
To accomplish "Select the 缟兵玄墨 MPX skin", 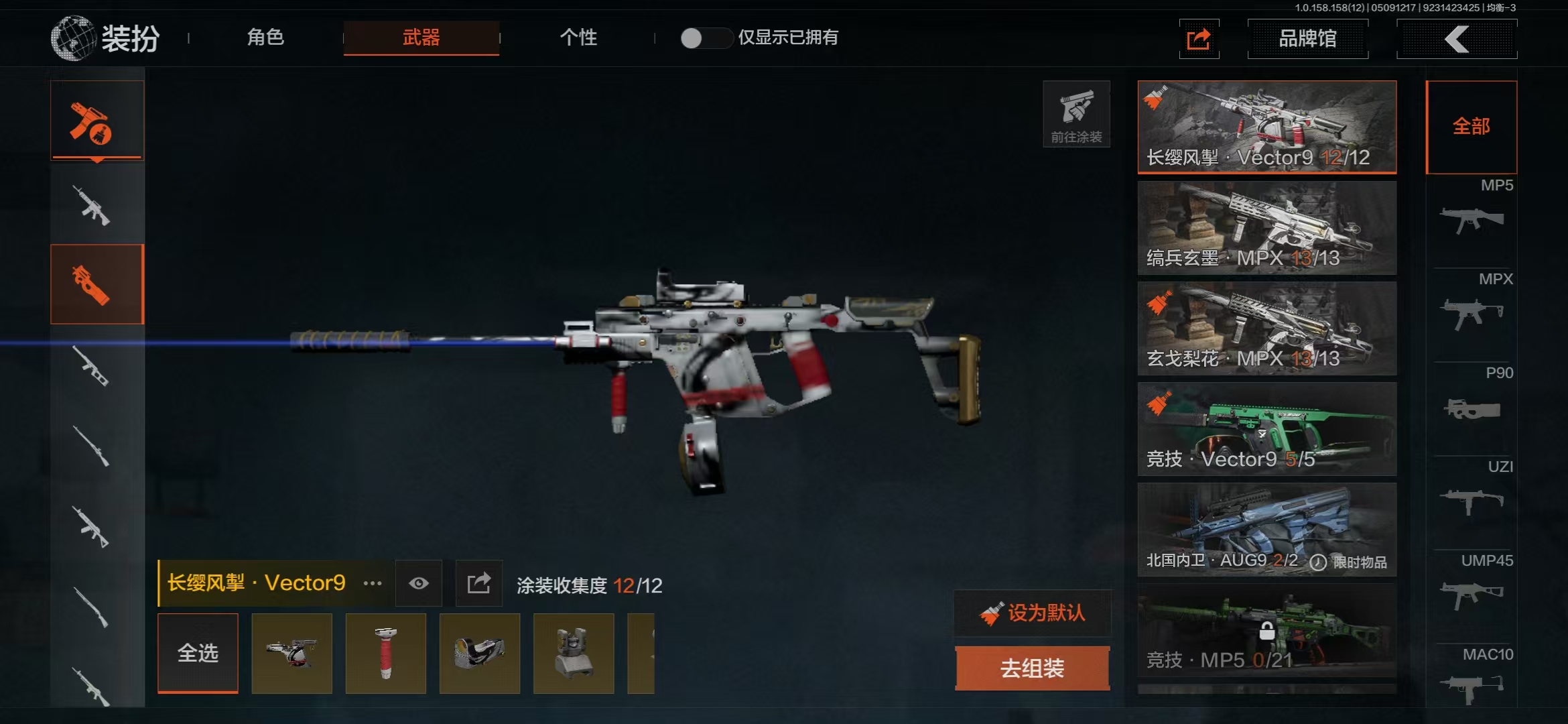I will [x=1266, y=228].
